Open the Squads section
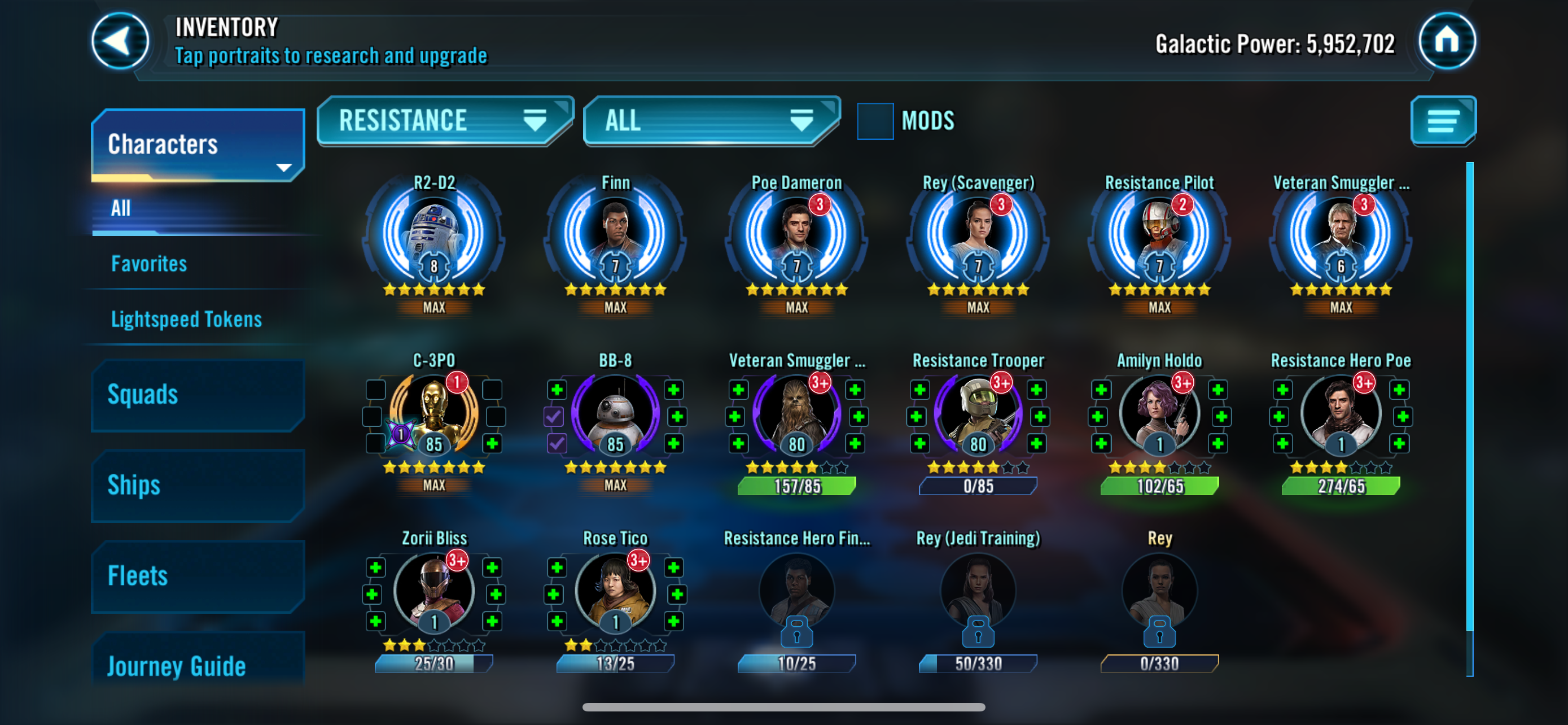The image size is (1568, 725). click(x=198, y=395)
